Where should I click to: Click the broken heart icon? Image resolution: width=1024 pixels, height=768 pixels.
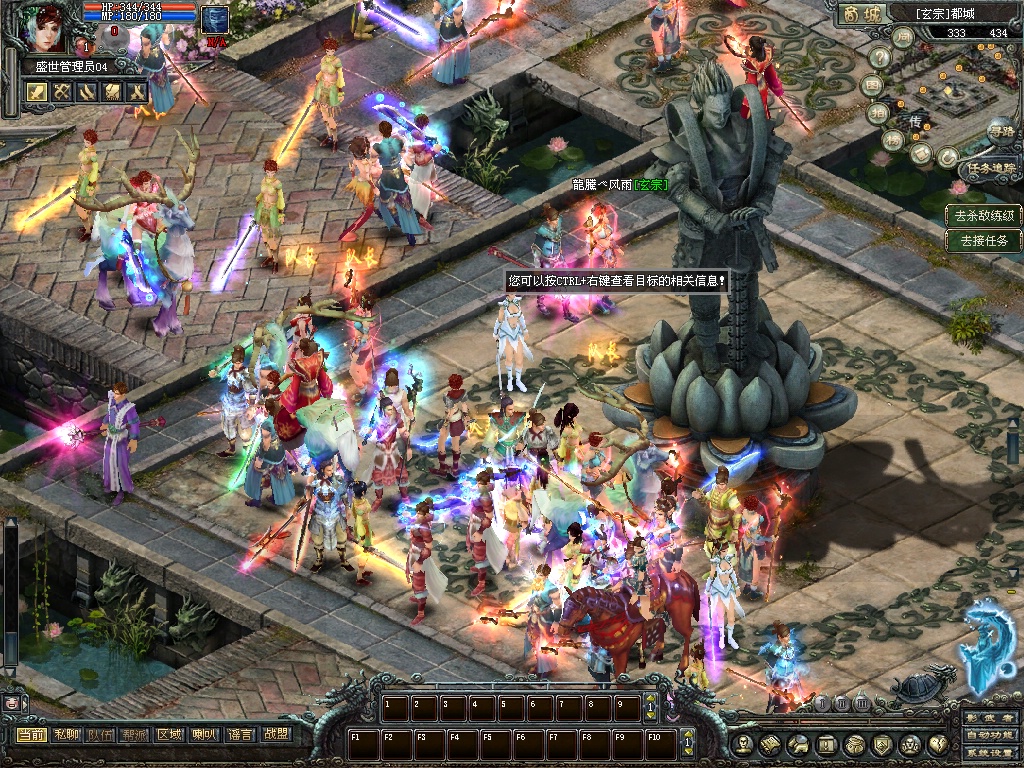939,744
